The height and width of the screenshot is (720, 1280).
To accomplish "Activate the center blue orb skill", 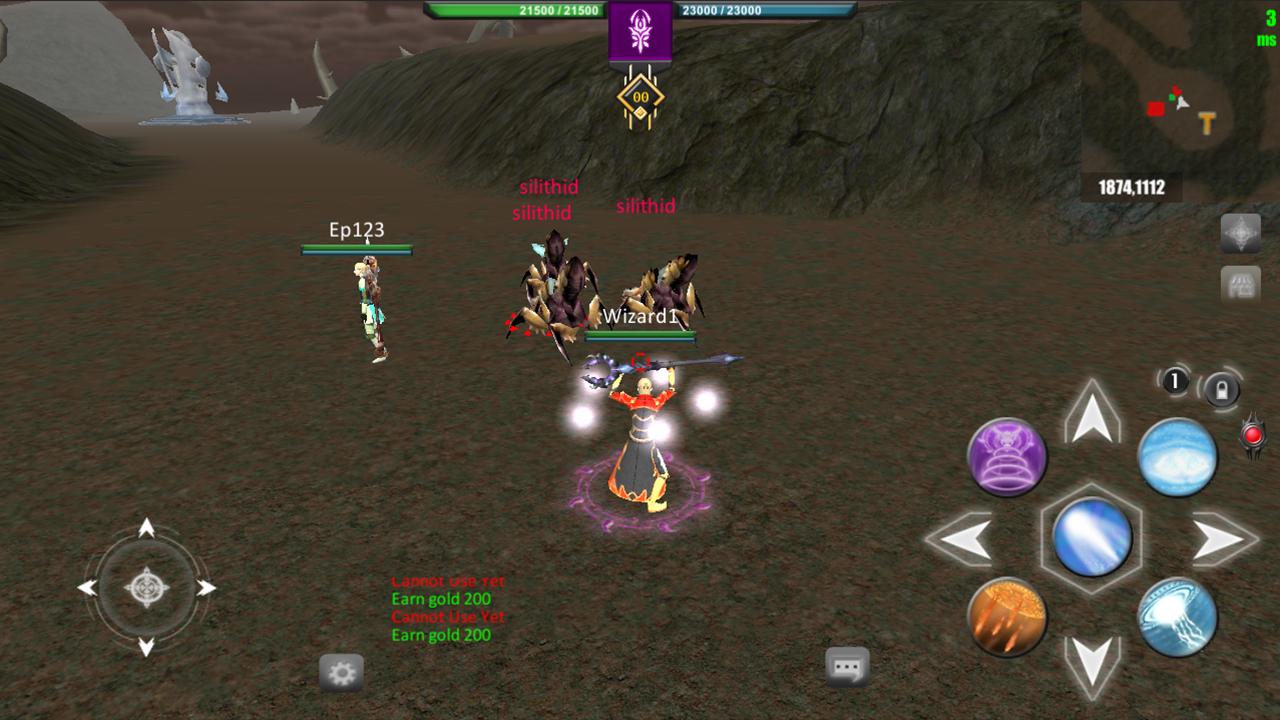I will (x=1093, y=537).
